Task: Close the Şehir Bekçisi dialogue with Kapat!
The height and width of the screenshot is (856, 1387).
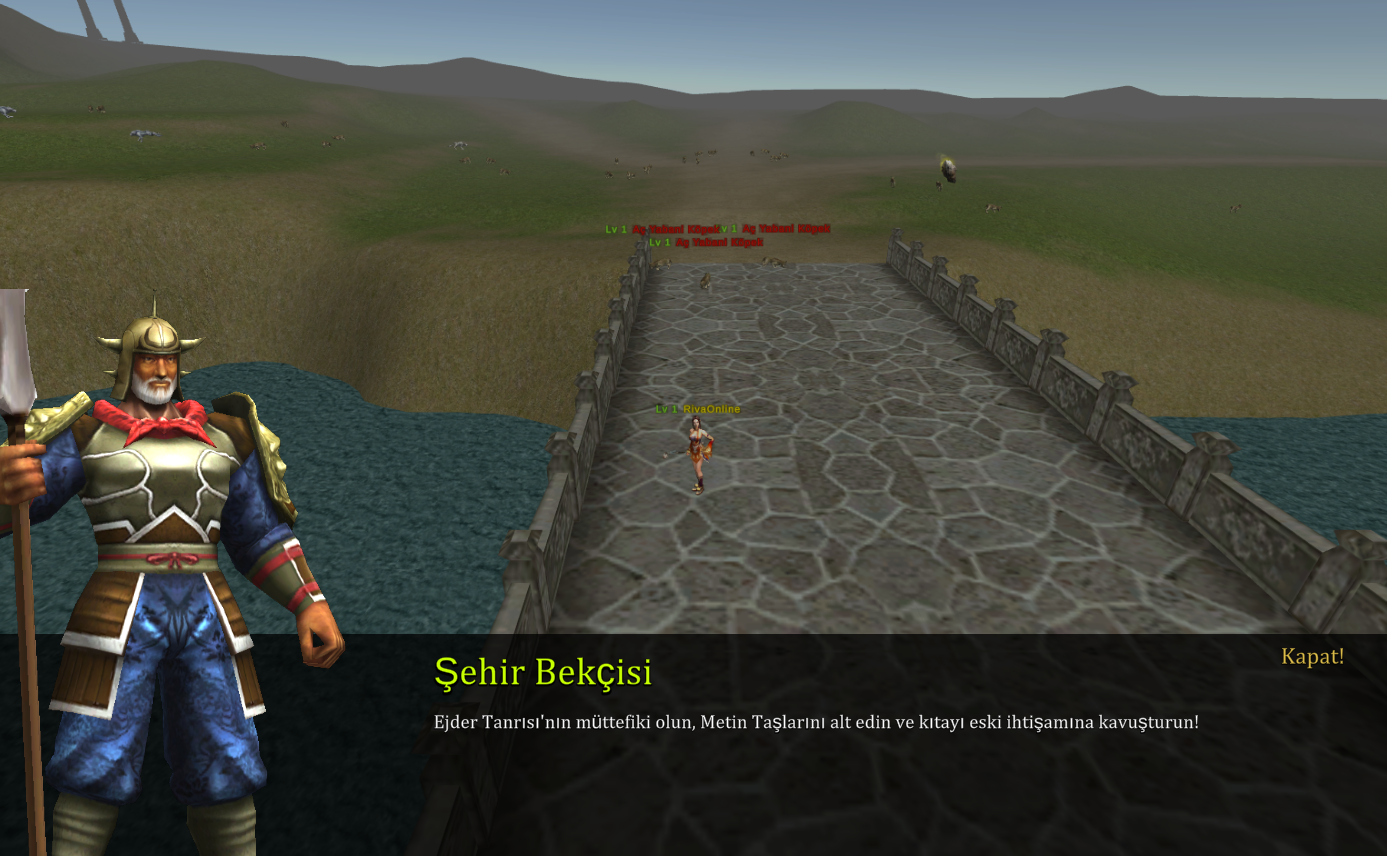Action: (1312, 657)
